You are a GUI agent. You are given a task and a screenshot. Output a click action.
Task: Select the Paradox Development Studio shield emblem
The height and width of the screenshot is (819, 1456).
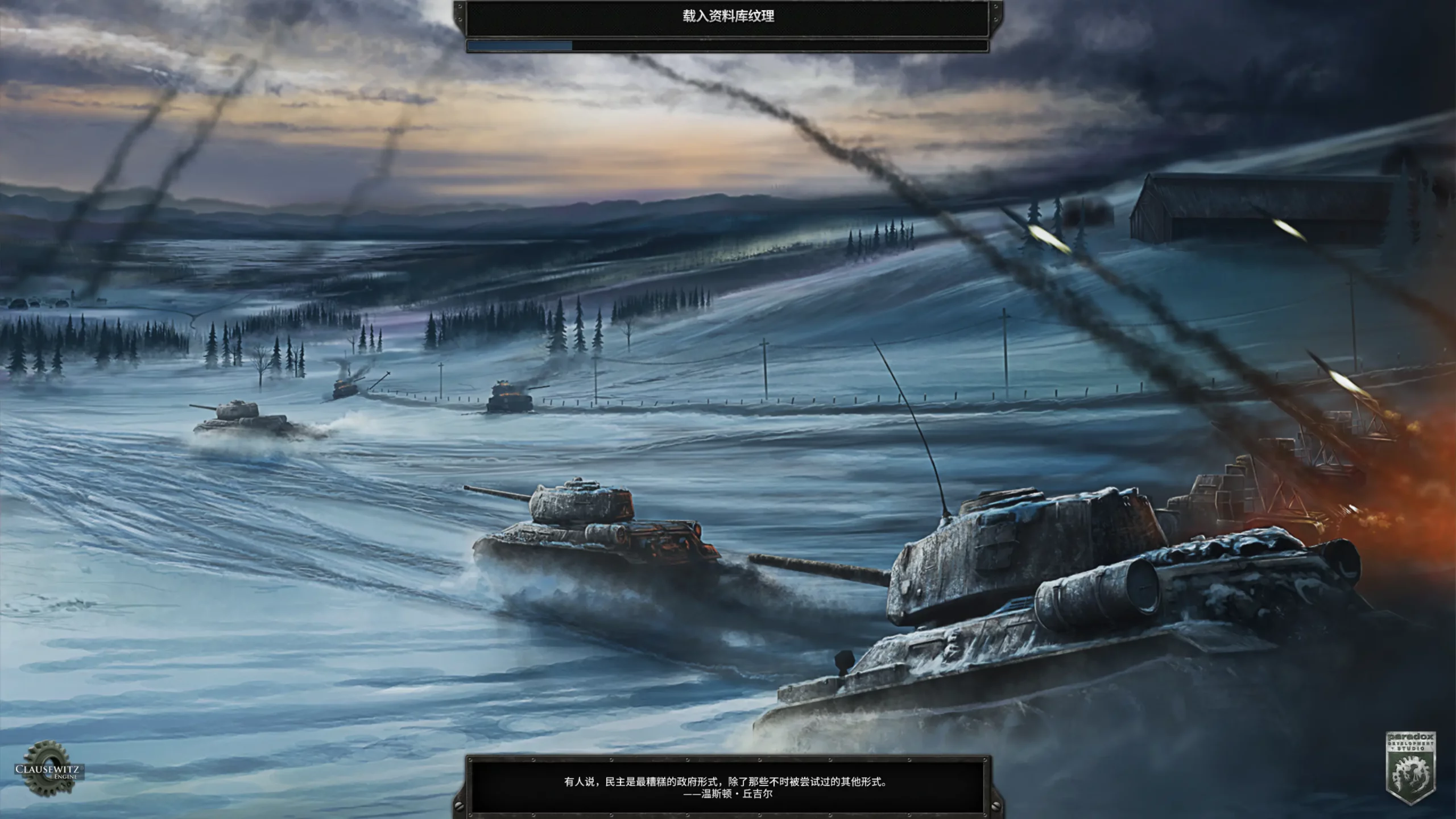pos(1410,769)
